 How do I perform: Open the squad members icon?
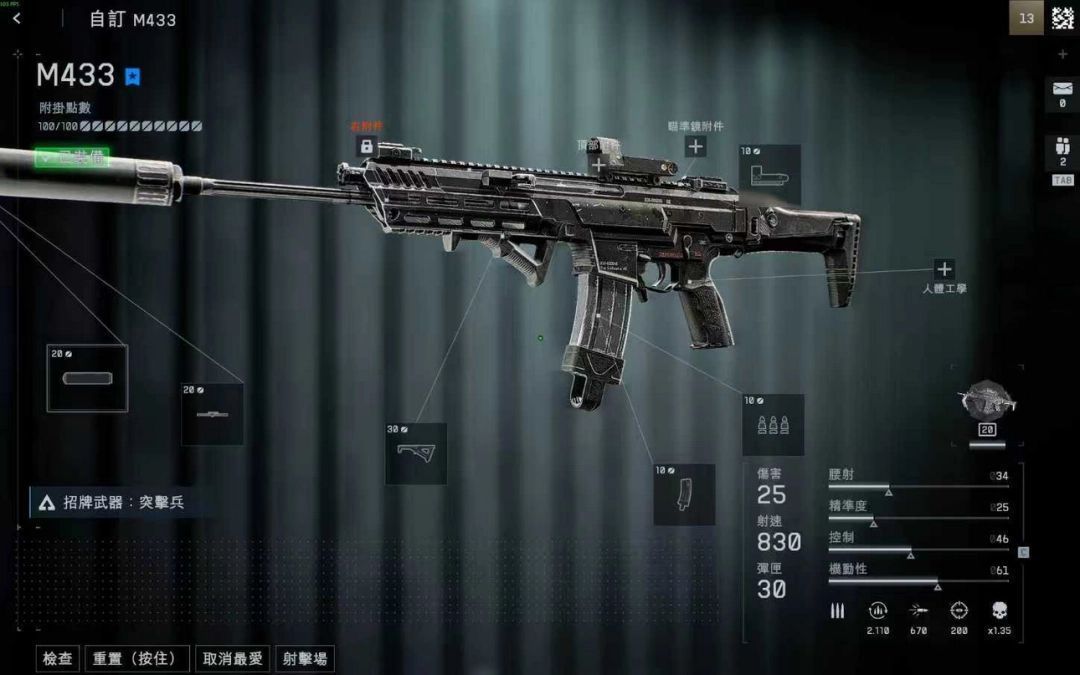(1062, 152)
